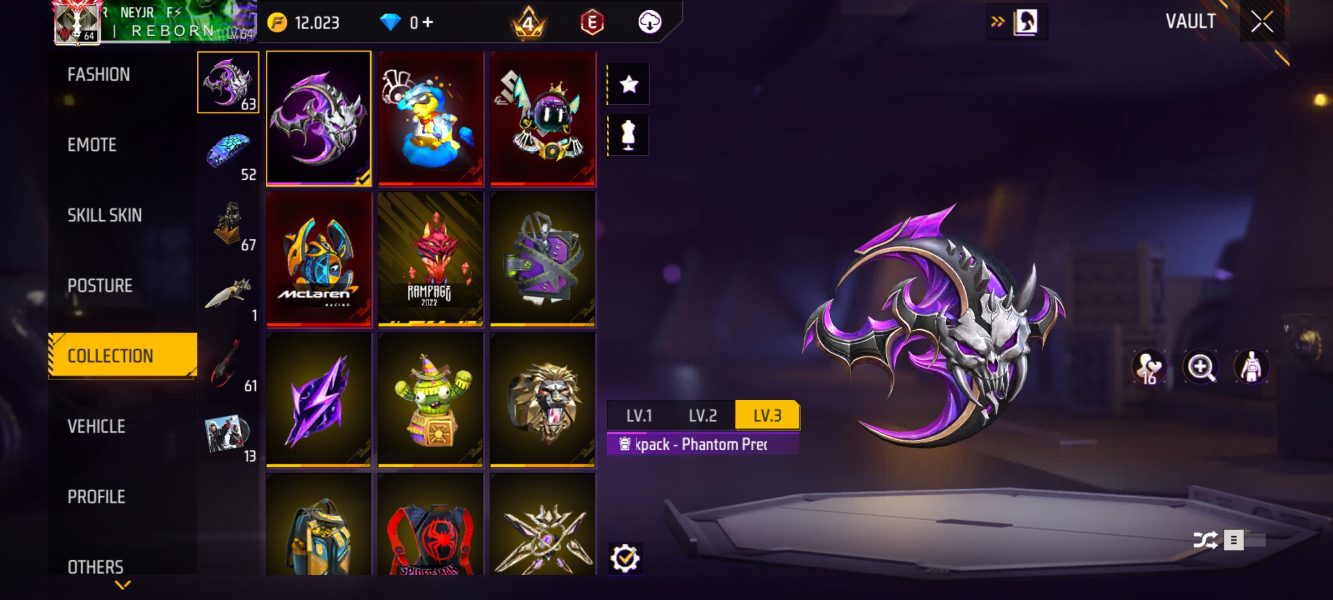Click the magnifying glass zoom icon
The image size is (1333, 600).
[1200, 367]
